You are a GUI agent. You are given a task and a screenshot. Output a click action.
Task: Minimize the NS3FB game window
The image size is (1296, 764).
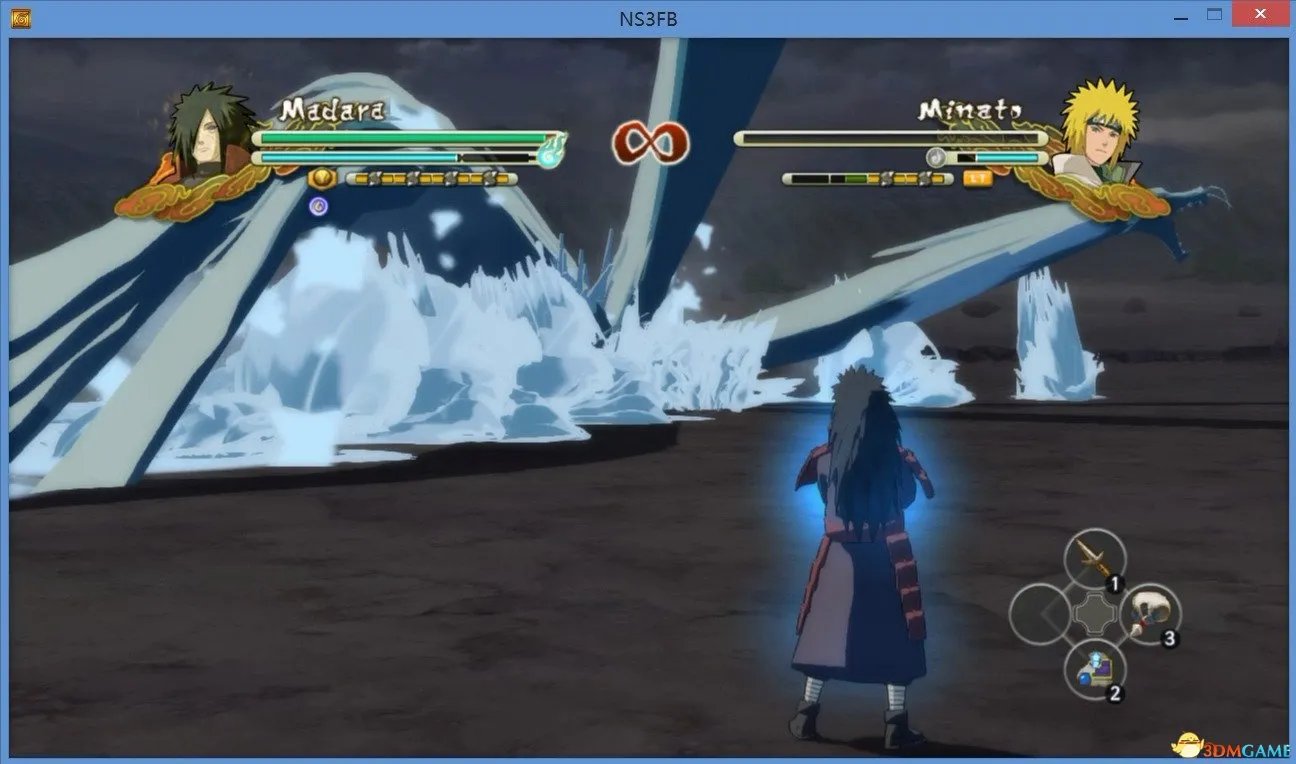click(x=1180, y=15)
